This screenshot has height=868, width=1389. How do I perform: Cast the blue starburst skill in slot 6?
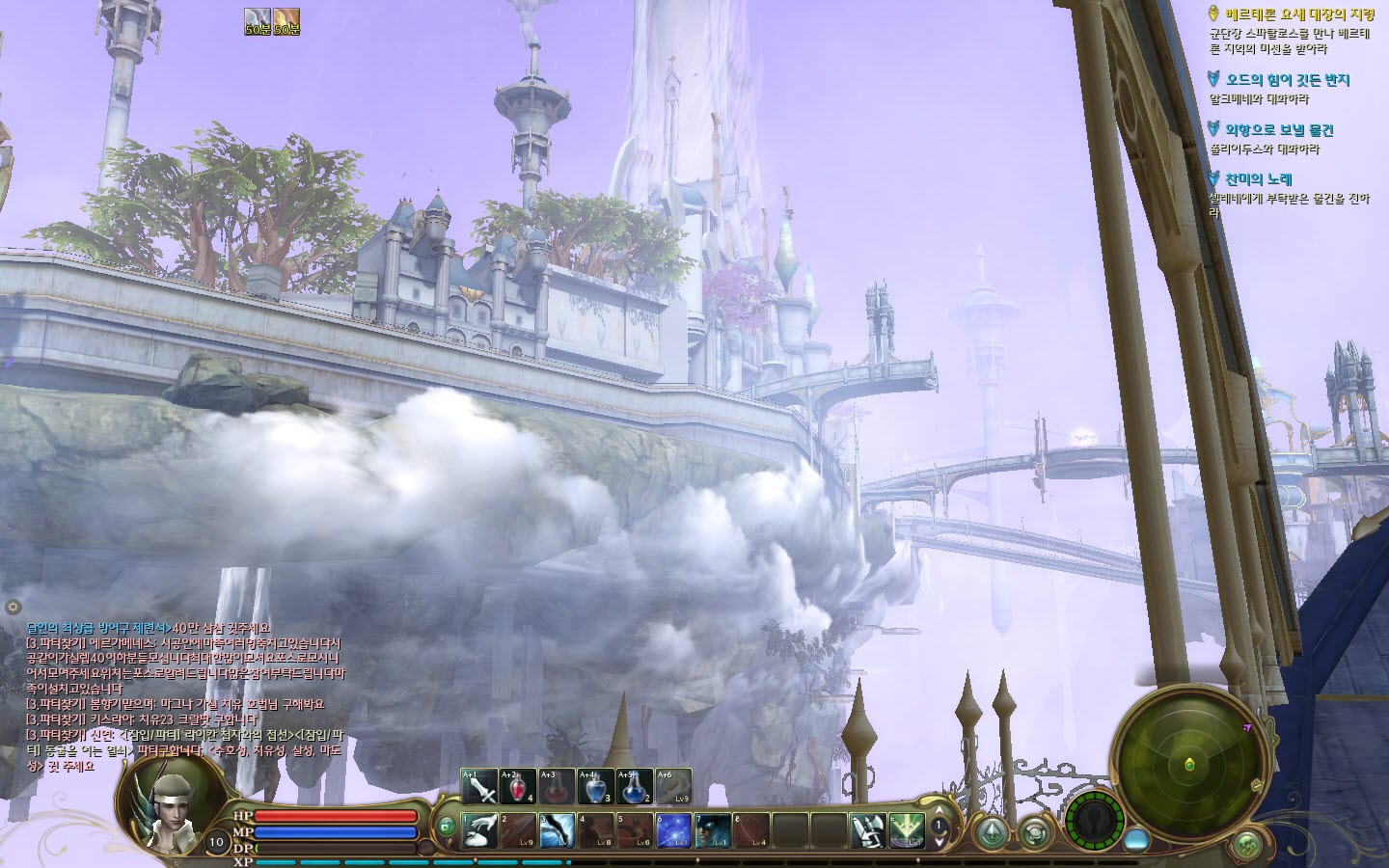672,830
